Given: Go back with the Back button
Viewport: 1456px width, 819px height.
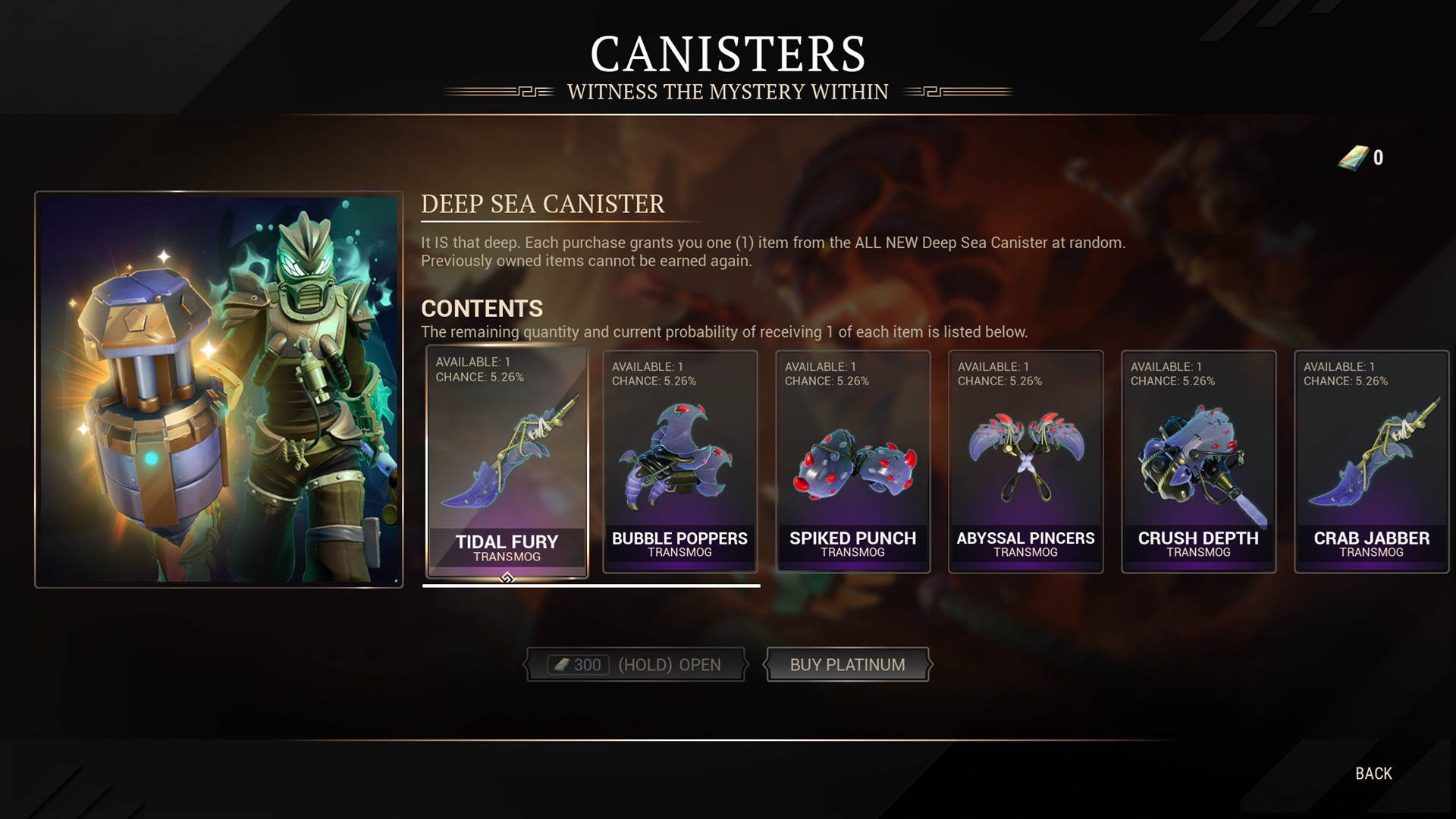Looking at the screenshot, I should 1373,773.
